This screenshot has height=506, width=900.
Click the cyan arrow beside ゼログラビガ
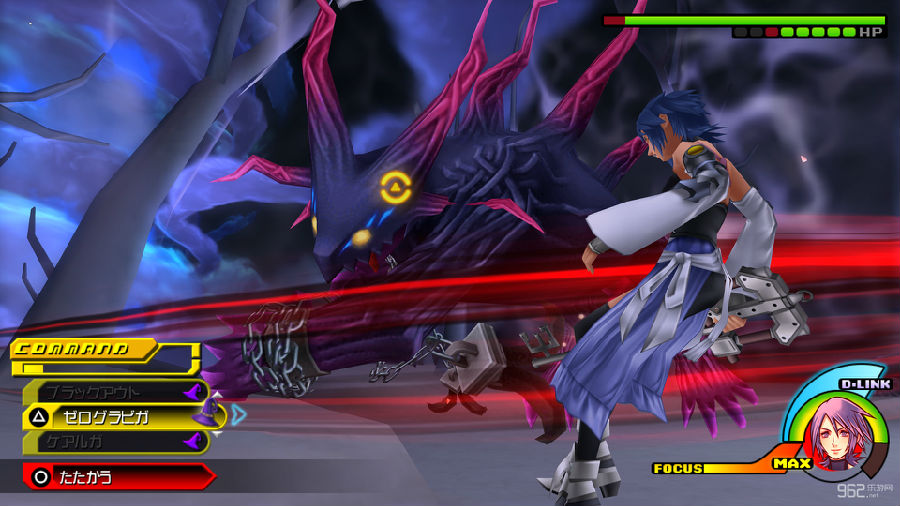[x=238, y=414]
